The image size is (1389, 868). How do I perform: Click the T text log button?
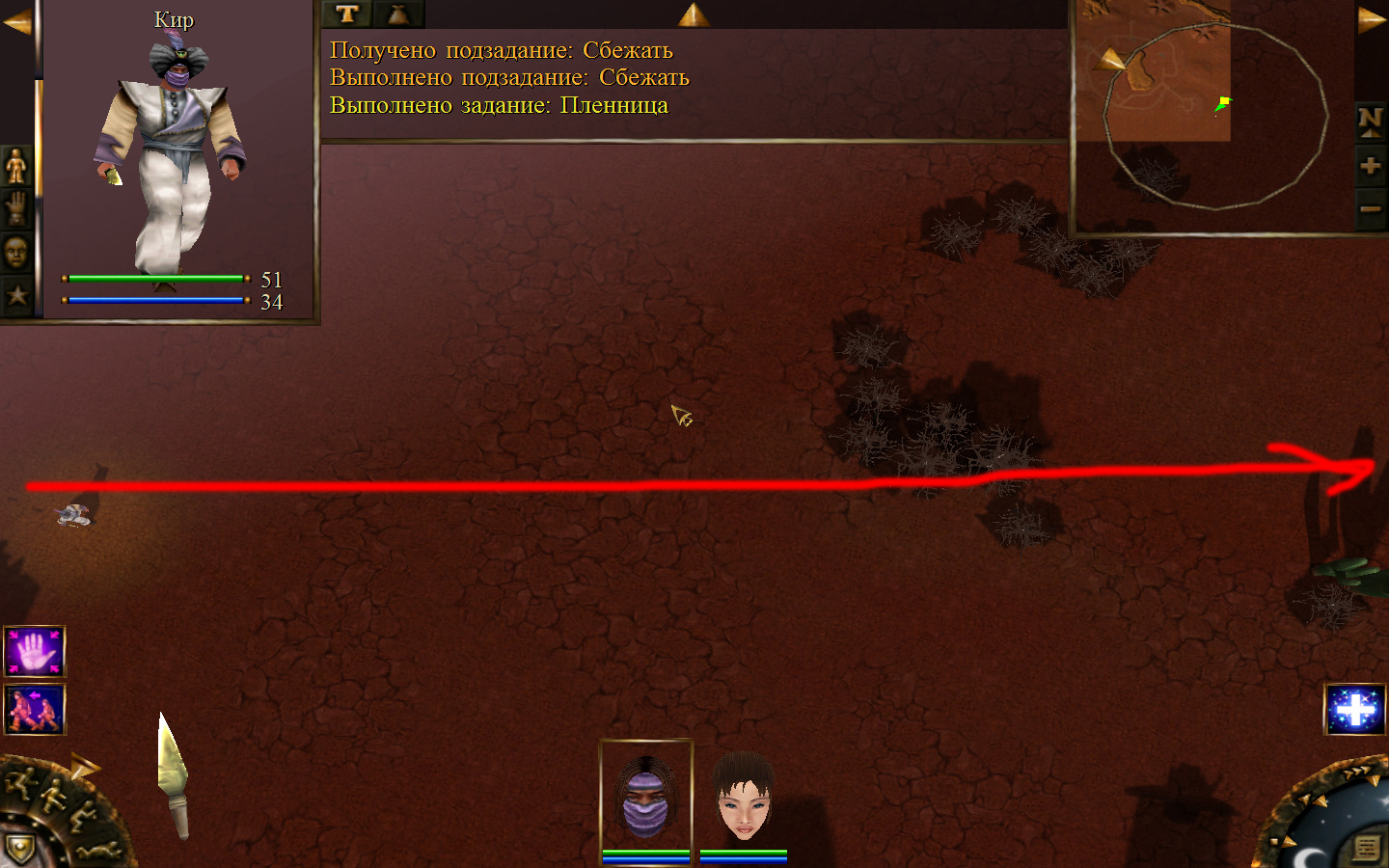coord(347,14)
